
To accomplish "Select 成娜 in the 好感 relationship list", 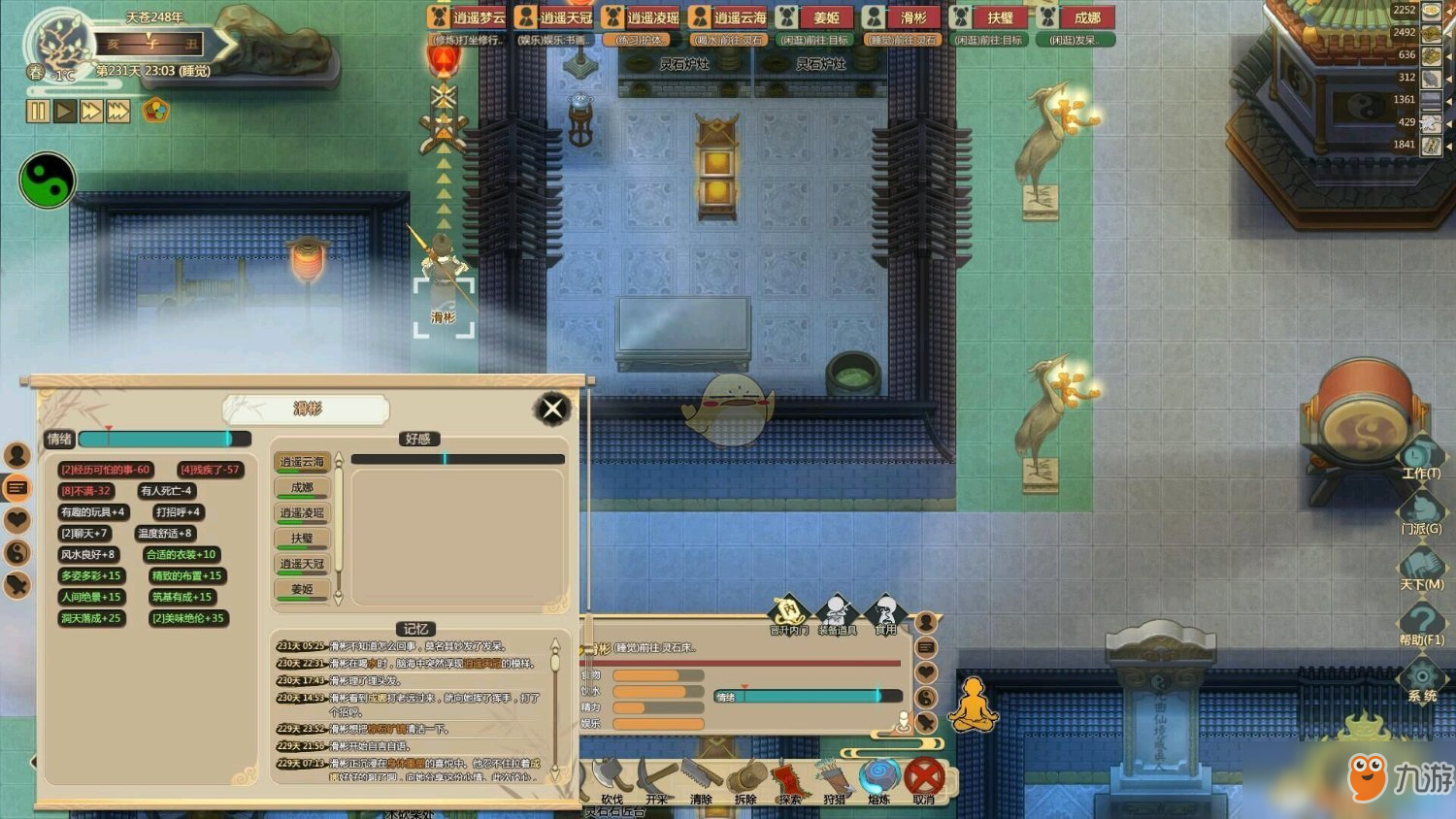I will 303,487.
